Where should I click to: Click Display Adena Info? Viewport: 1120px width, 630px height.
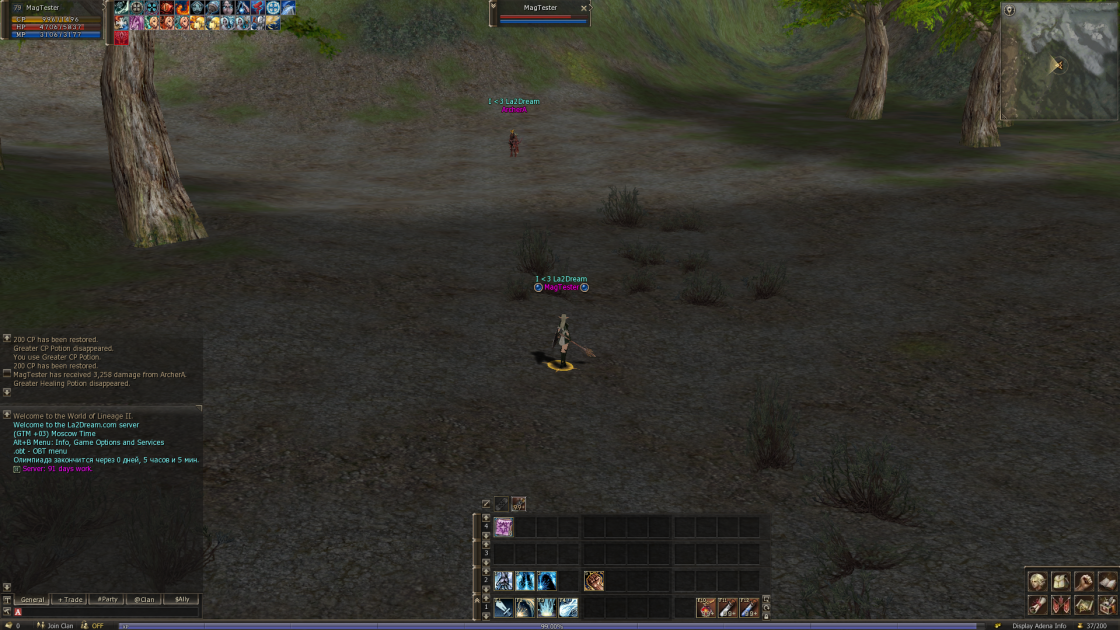tap(1038, 625)
